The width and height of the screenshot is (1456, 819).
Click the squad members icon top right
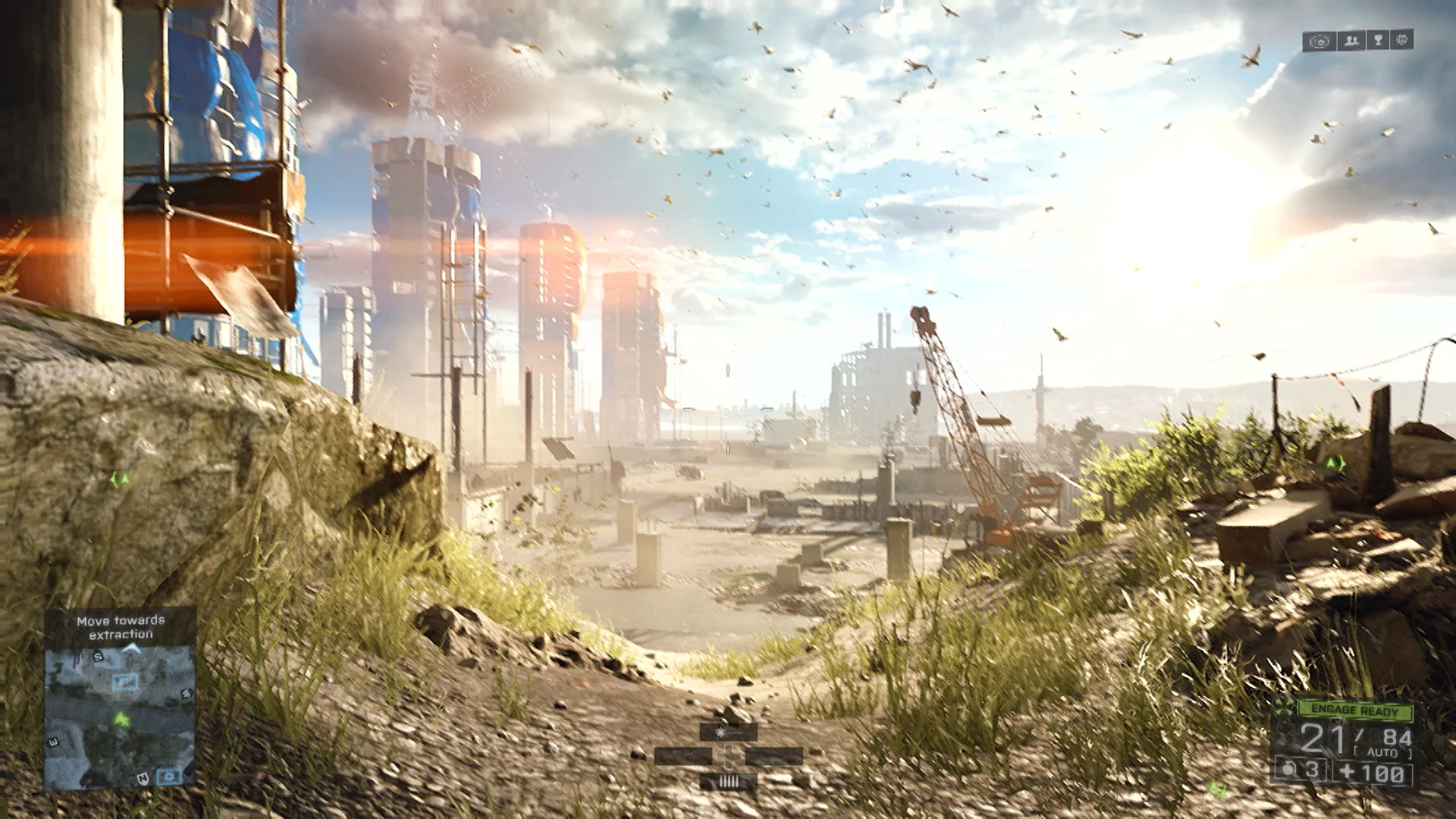(x=1351, y=41)
